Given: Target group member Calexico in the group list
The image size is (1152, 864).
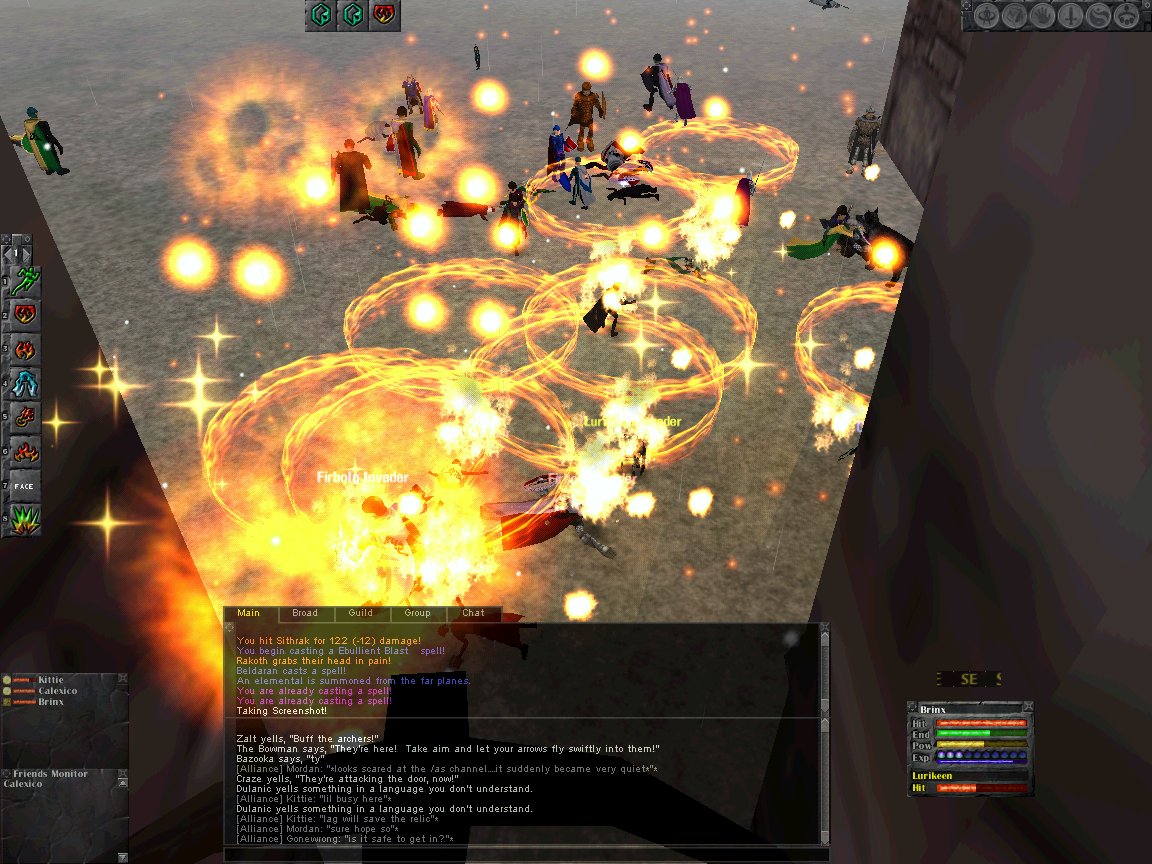Looking at the screenshot, I should [x=58, y=691].
